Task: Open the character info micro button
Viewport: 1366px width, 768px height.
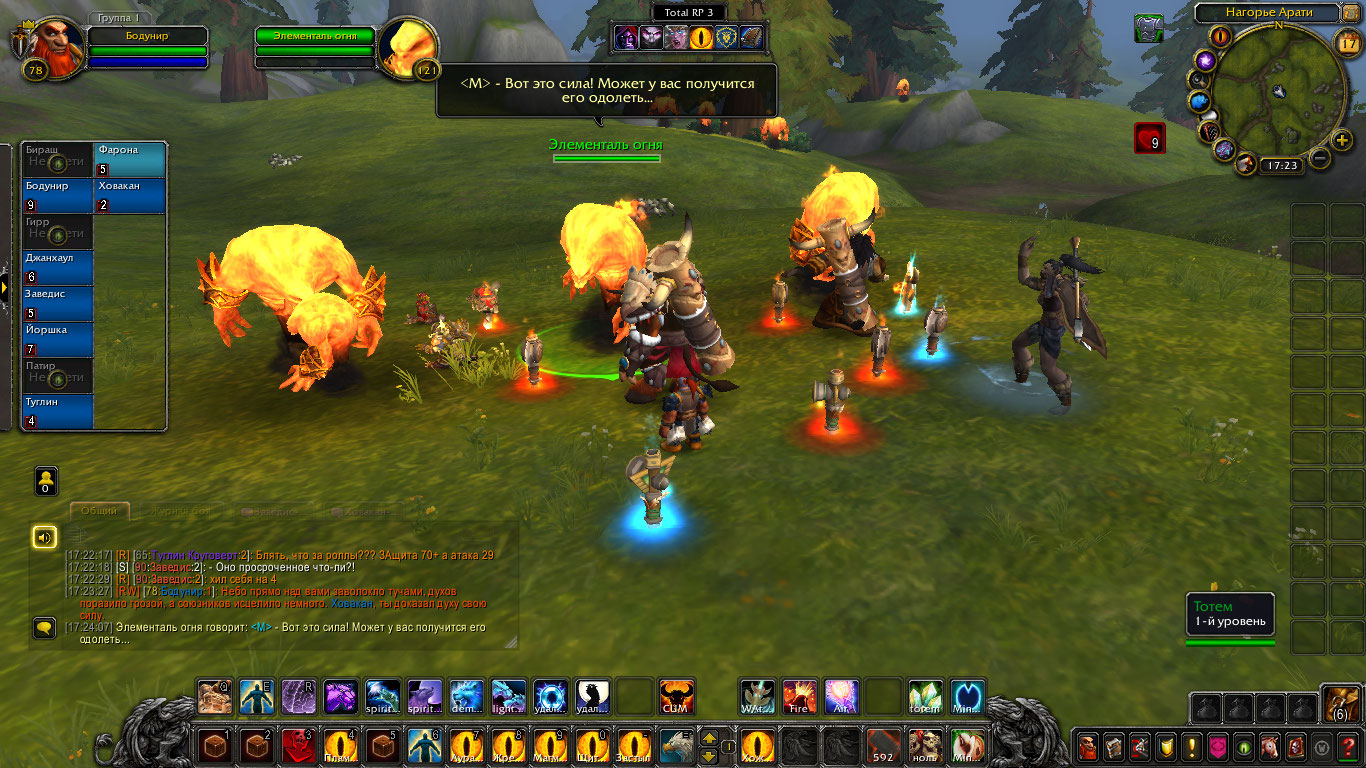Action: [x=1087, y=746]
